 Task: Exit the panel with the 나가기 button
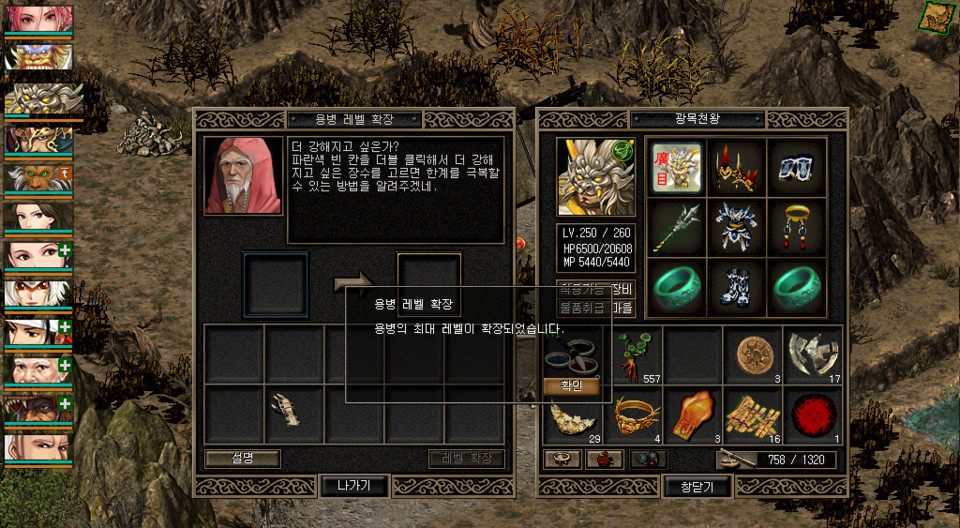354,486
